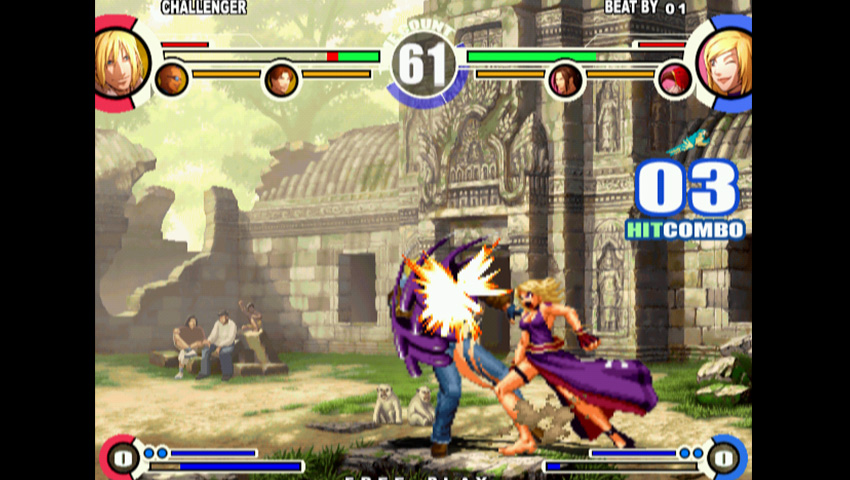Viewport: 850px width, 480px height.
Task: Choose the bald dark-skinned reserve fighter portrait
Action: pos(171,79)
